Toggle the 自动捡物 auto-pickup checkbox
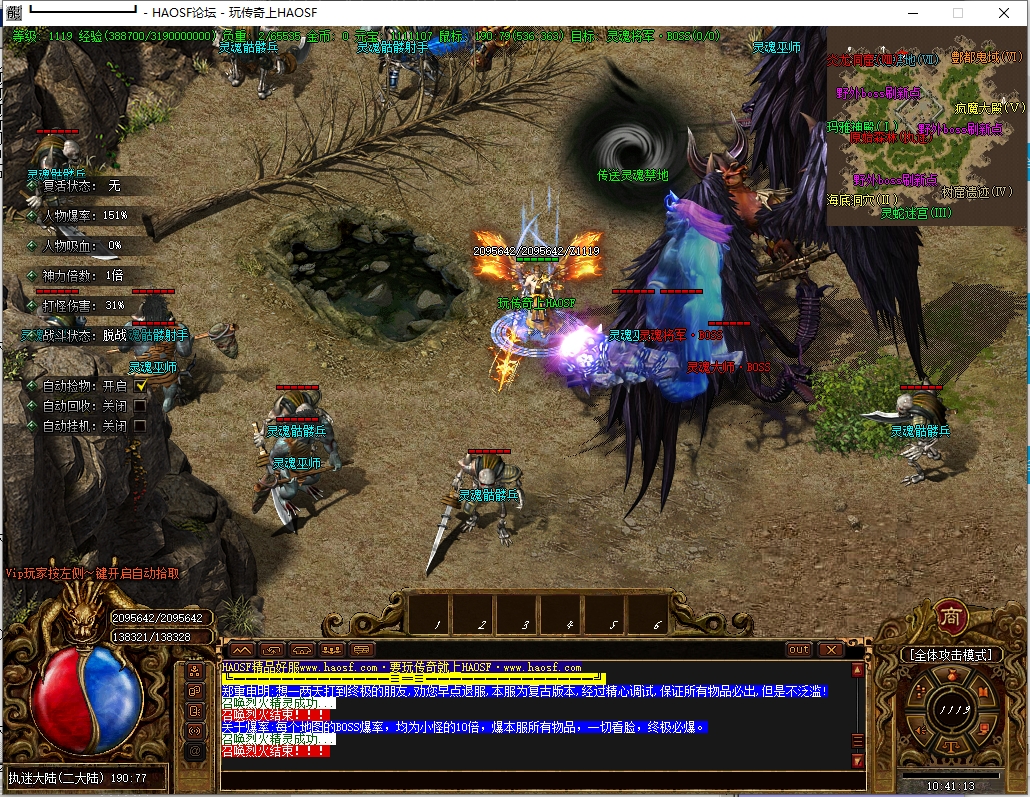The image size is (1030, 797). (x=141, y=385)
